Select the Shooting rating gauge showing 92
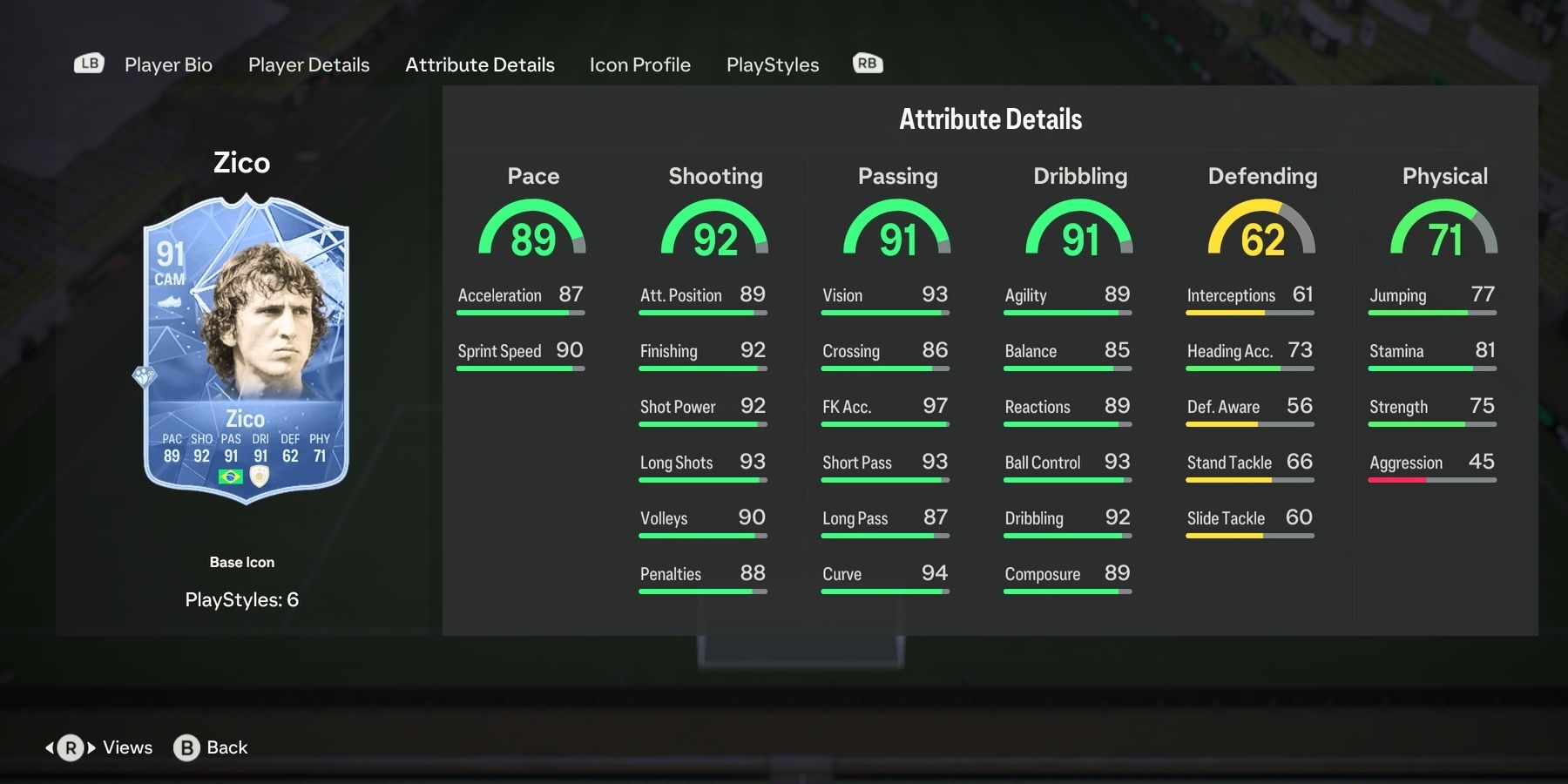 tap(715, 231)
